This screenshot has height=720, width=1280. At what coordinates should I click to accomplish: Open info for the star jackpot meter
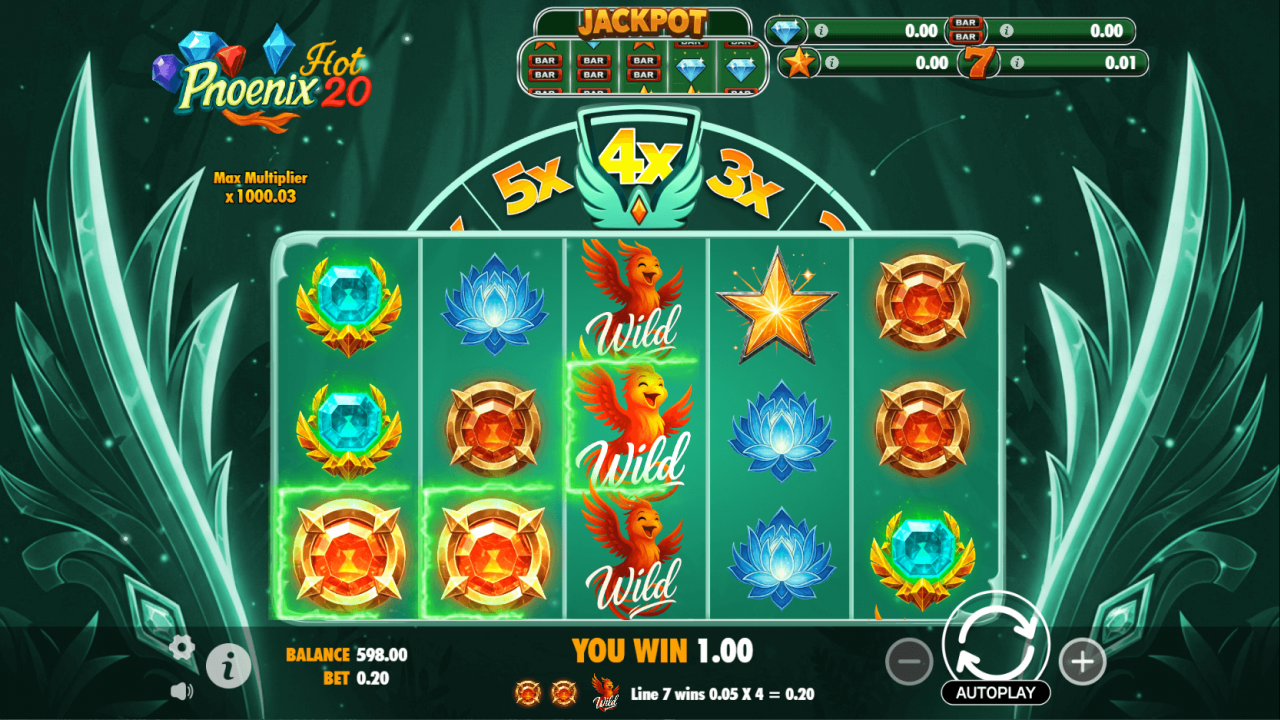click(x=832, y=63)
